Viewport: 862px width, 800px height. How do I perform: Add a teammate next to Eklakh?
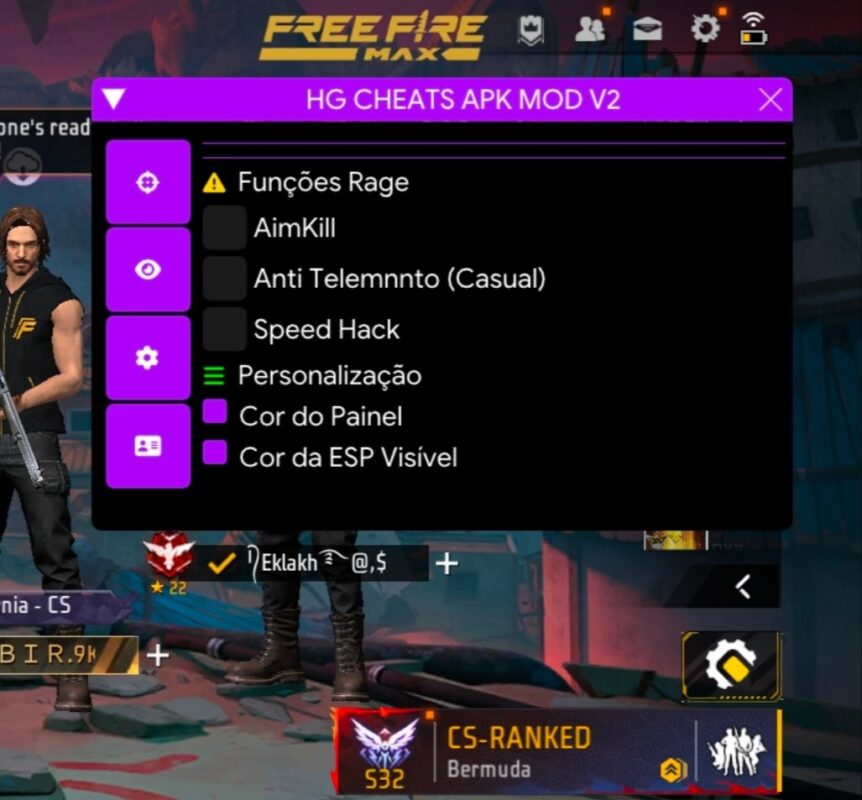(x=446, y=564)
